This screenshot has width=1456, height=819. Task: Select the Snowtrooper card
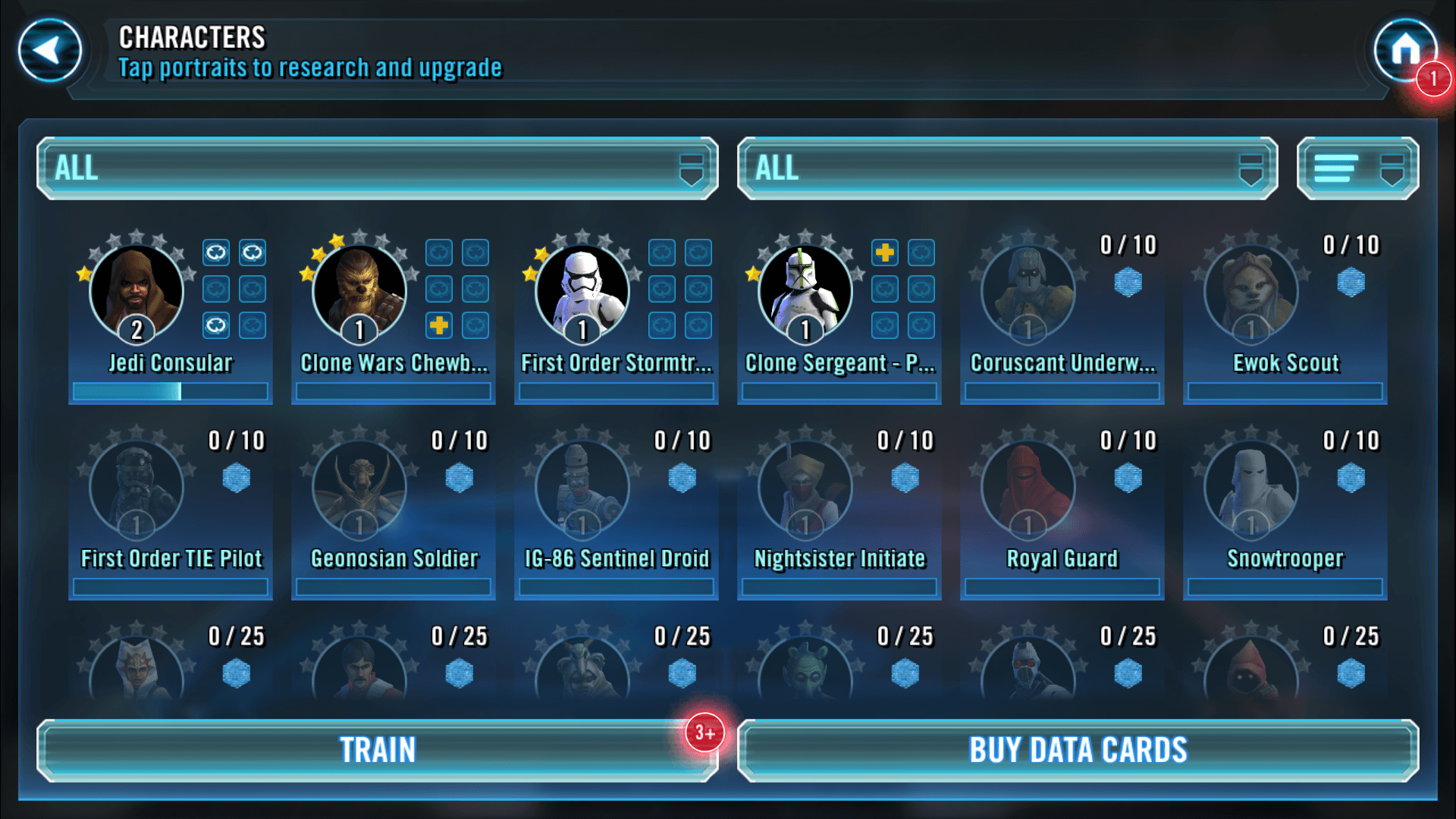pos(1251,489)
